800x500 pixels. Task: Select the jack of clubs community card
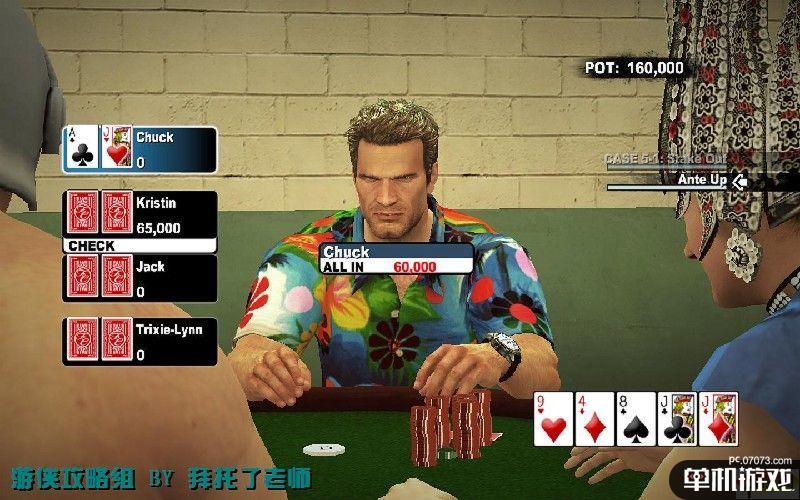[676, 419]
